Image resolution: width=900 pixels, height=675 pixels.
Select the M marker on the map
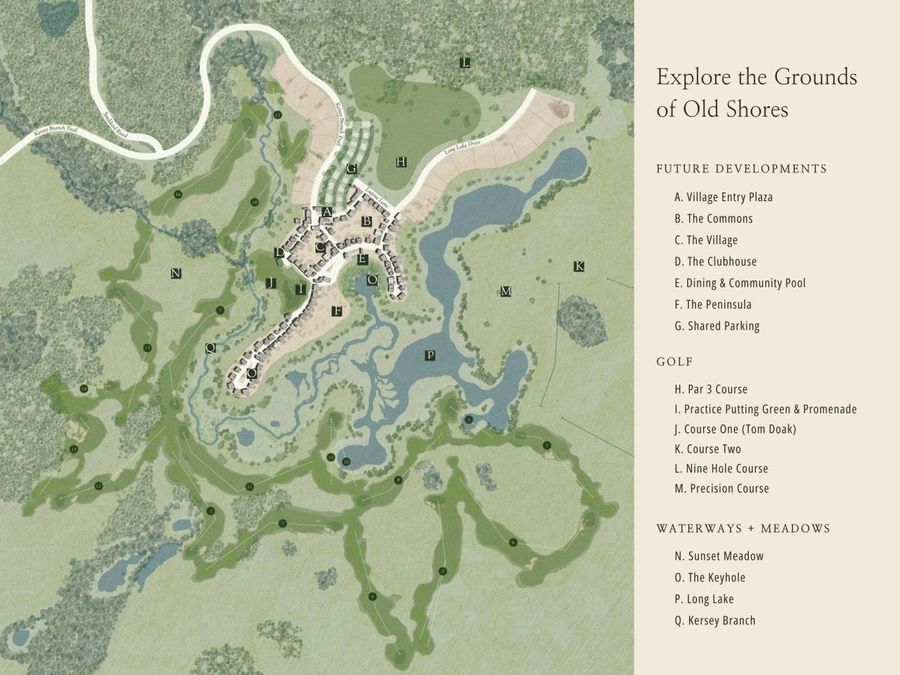coord(505,291)
